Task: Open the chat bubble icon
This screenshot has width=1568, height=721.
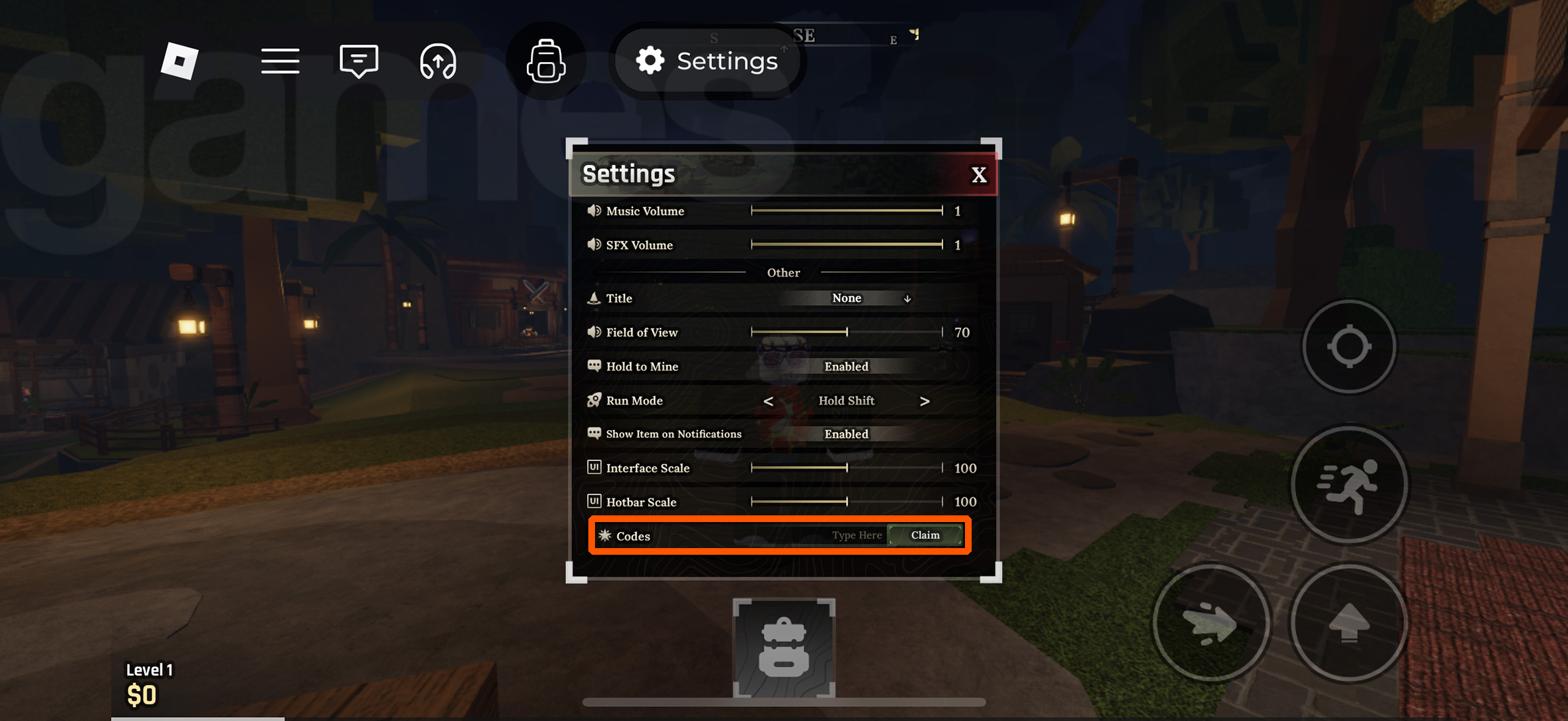Action: coord(359,61)
